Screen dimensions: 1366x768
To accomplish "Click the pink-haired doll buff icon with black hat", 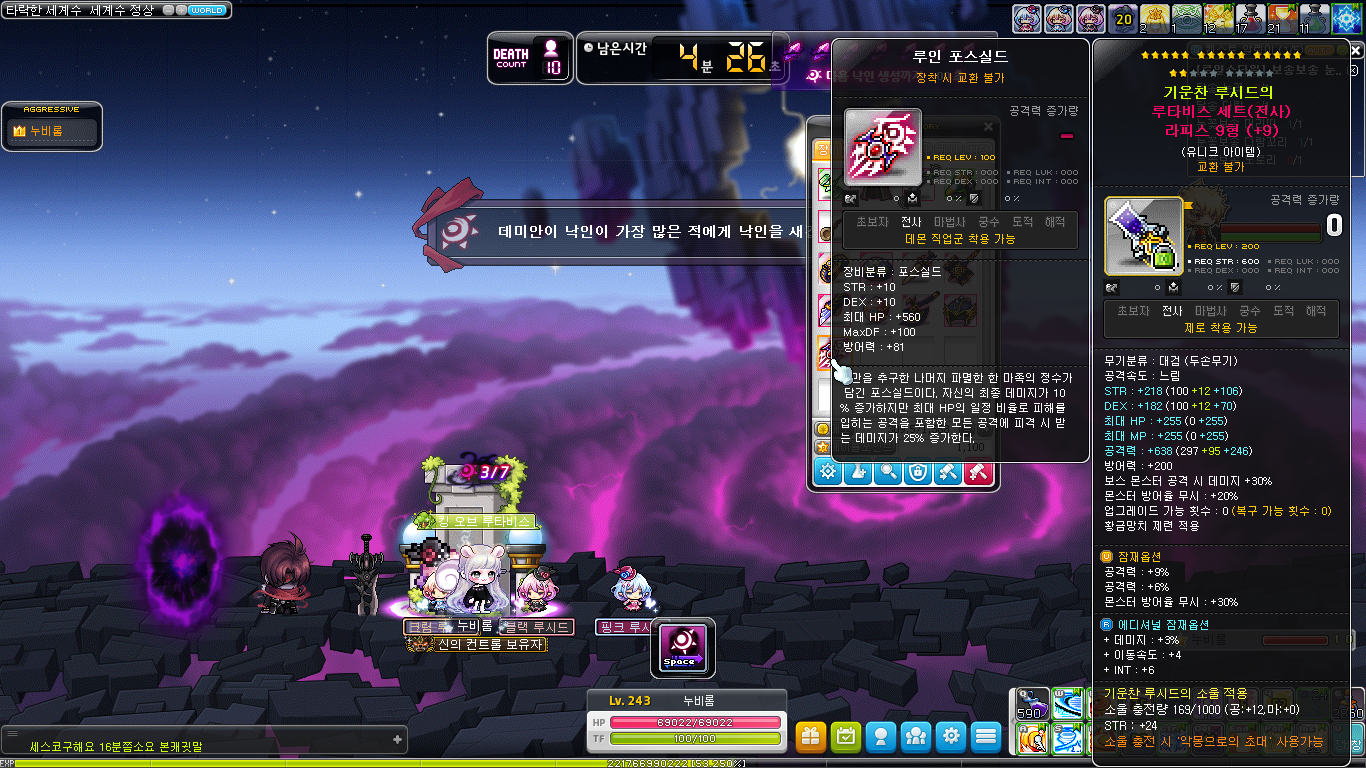I will 1091,18.
